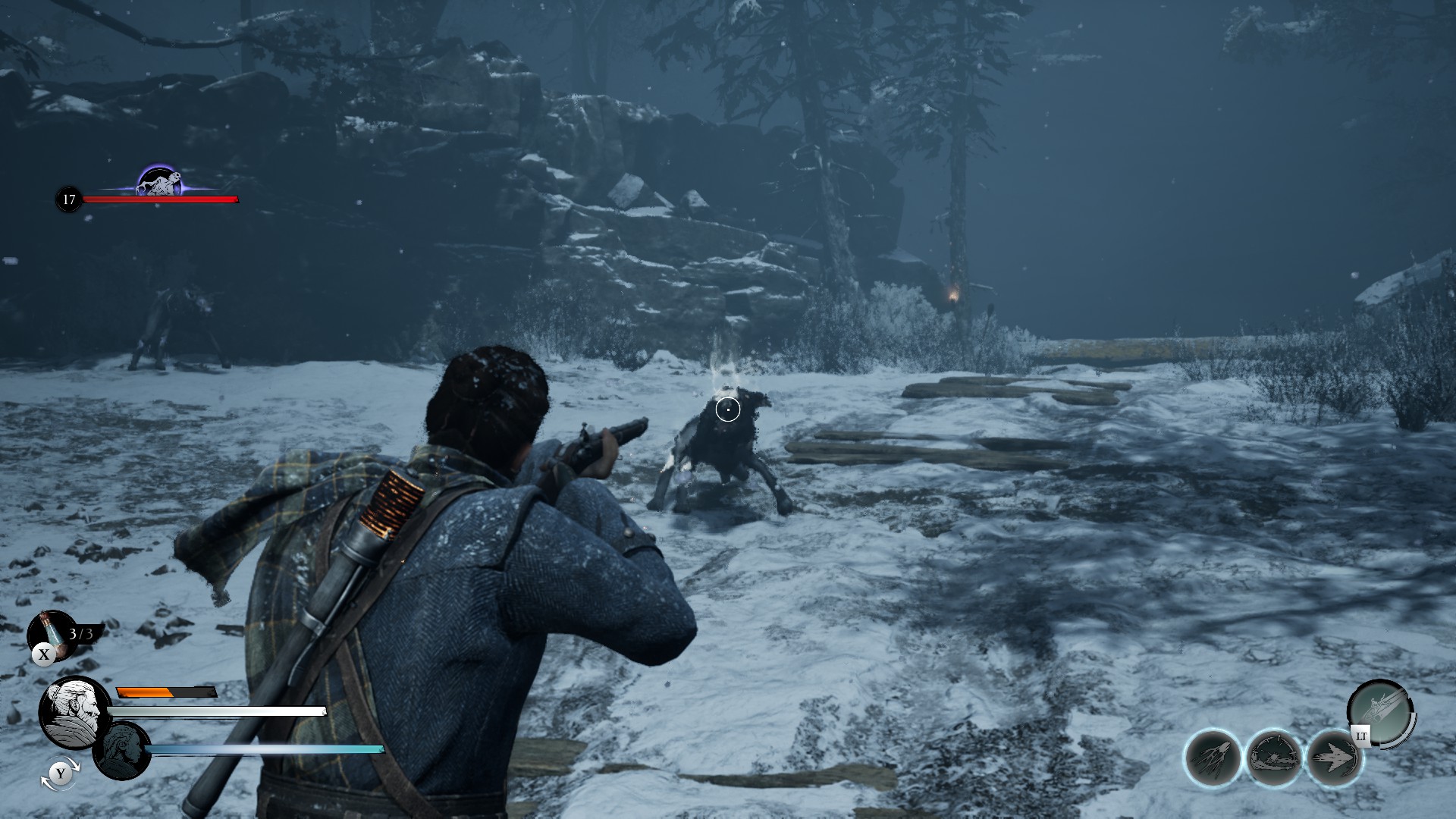Select Red's white bearded portrait

point(74,712)
